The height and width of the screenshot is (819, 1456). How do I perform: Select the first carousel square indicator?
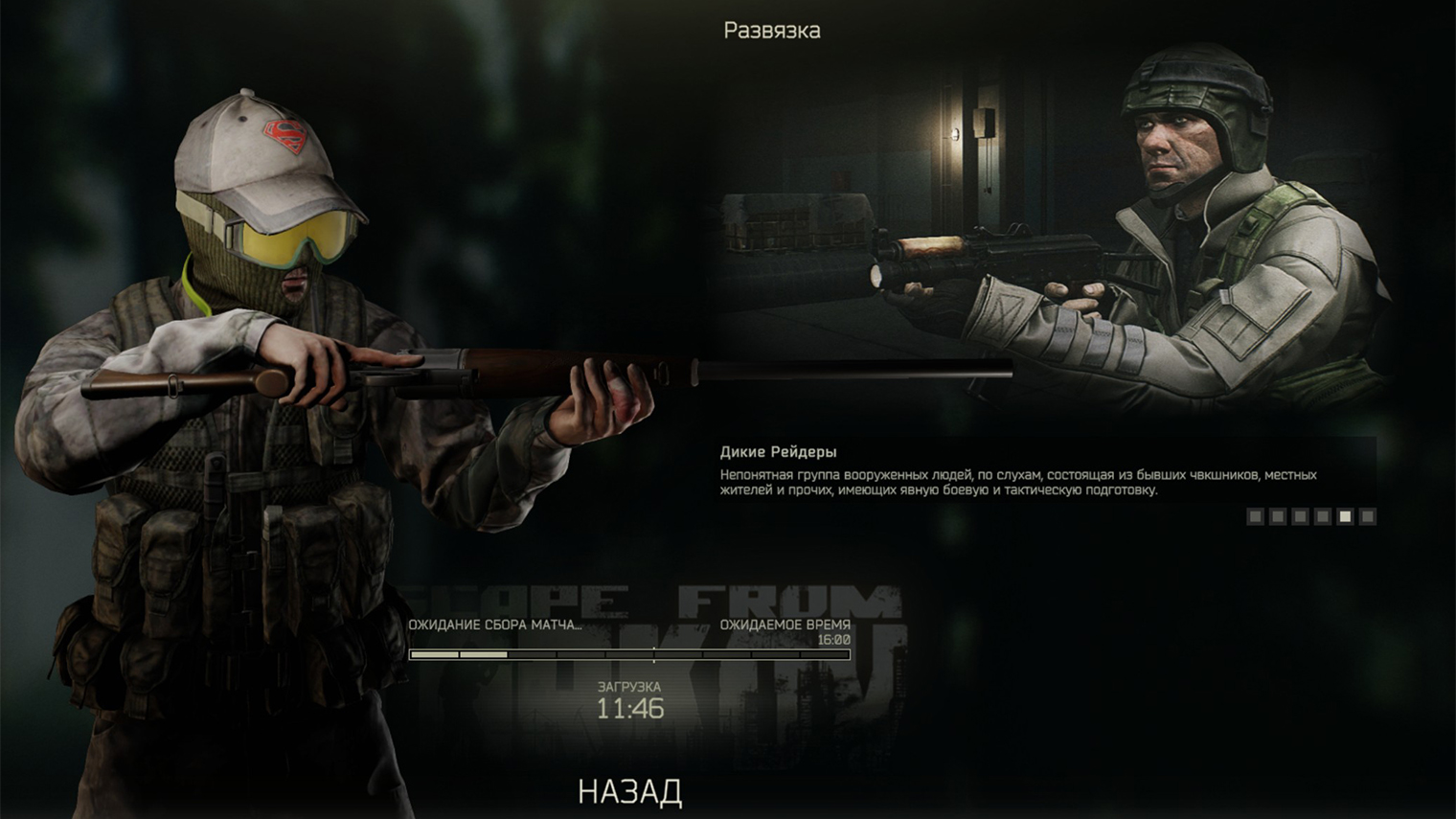[x=1256, y=516]
